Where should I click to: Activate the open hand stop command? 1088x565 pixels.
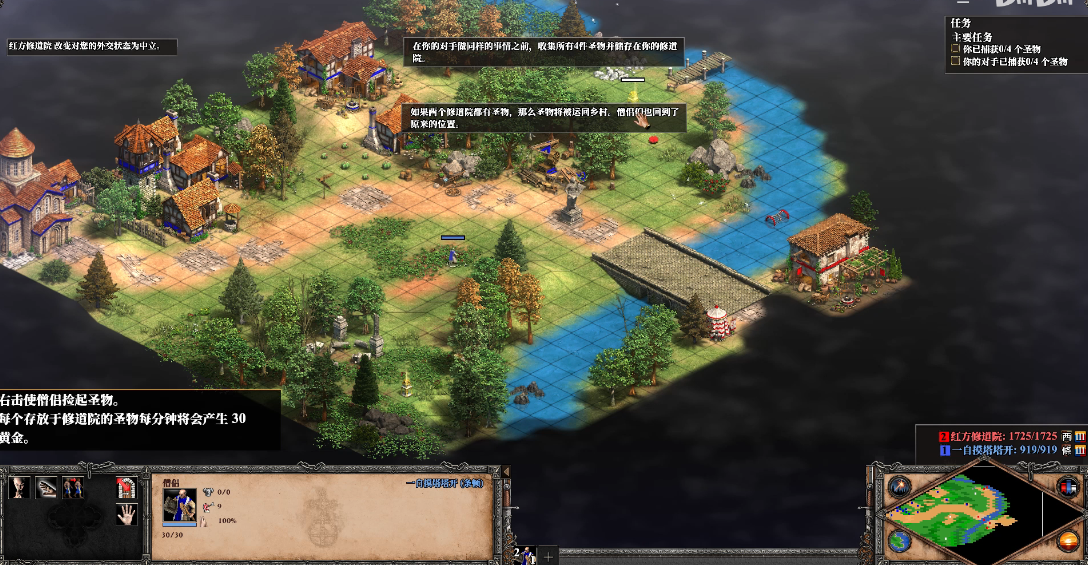click(x=125, y=515)
